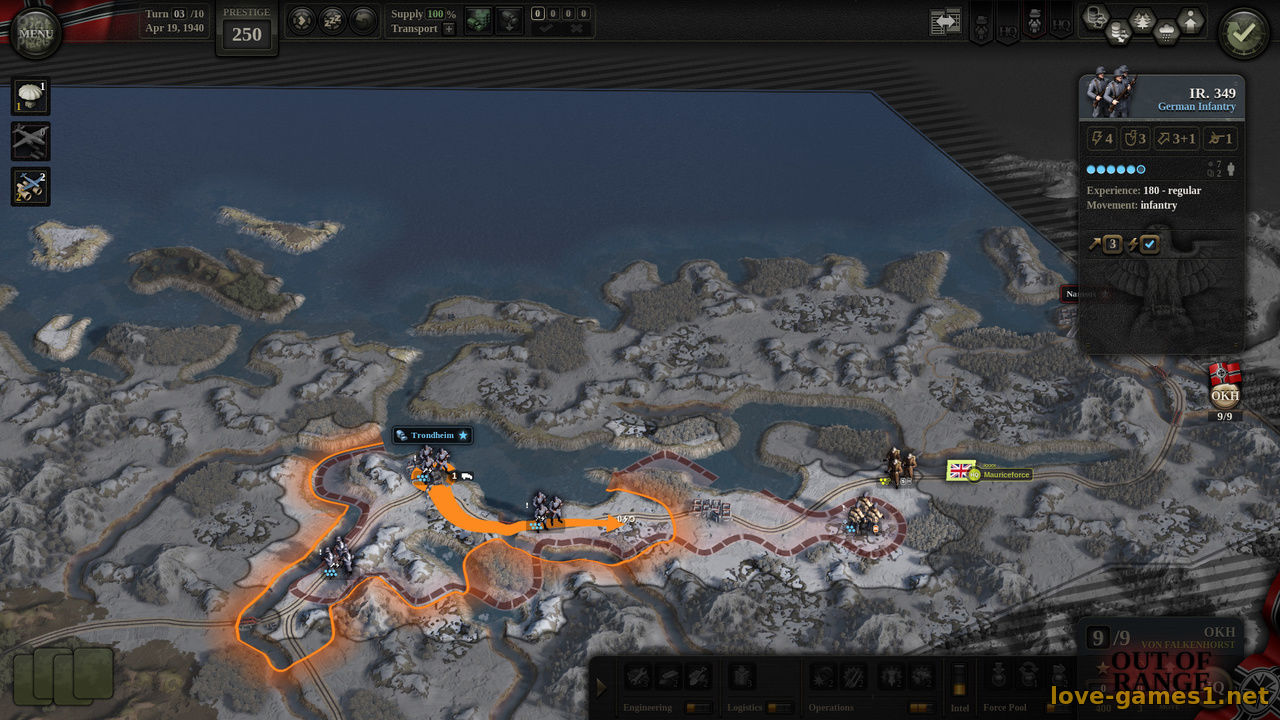Click the green checkmark End Turn button
1280x720 pixels.
(x=1243, y=33)
